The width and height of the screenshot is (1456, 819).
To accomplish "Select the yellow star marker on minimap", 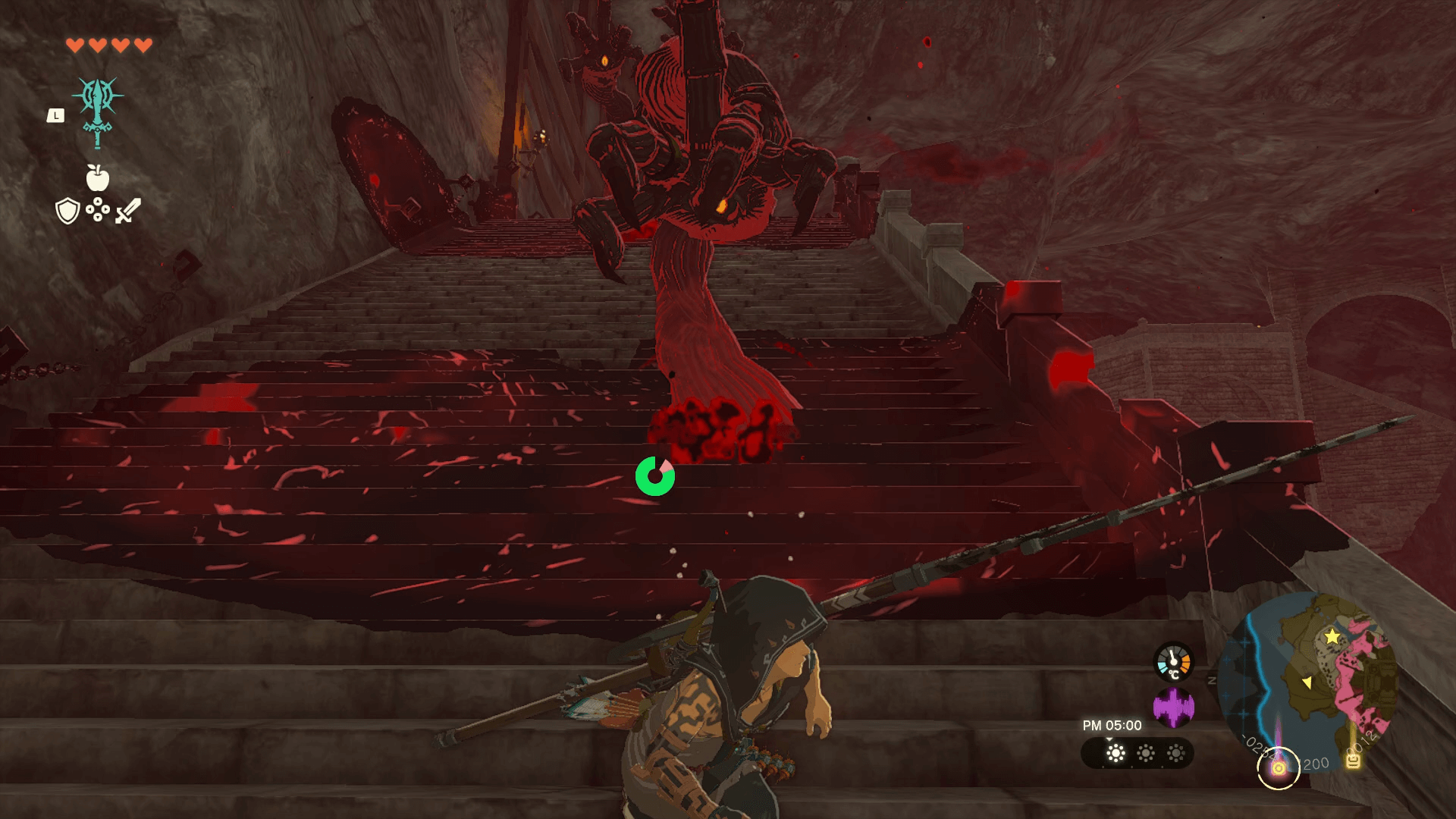I will pyautogui.click(x=1332, y=637).
